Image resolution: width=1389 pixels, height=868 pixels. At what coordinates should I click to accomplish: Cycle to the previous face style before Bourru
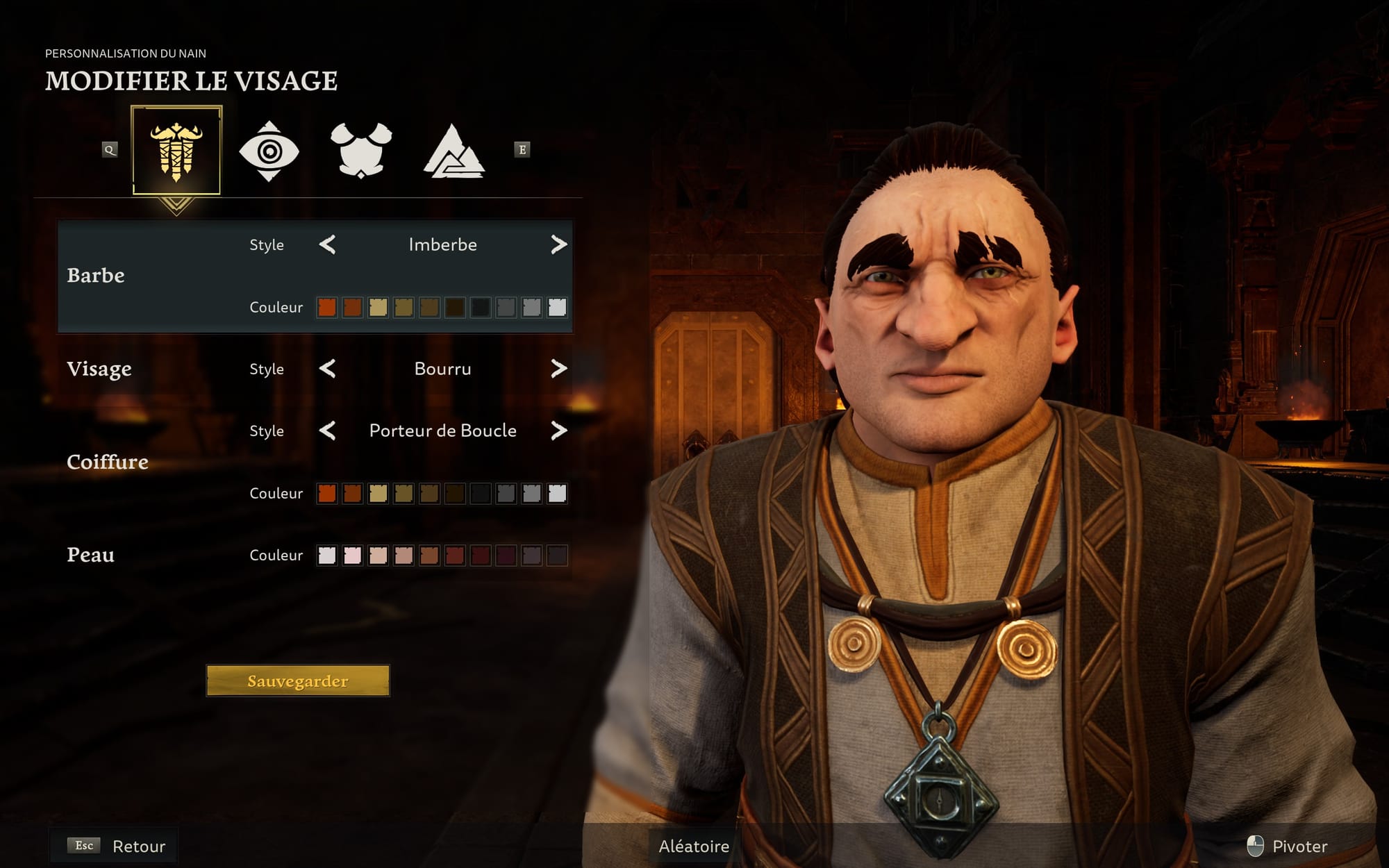pyautogui.click(x=327, y=369)
